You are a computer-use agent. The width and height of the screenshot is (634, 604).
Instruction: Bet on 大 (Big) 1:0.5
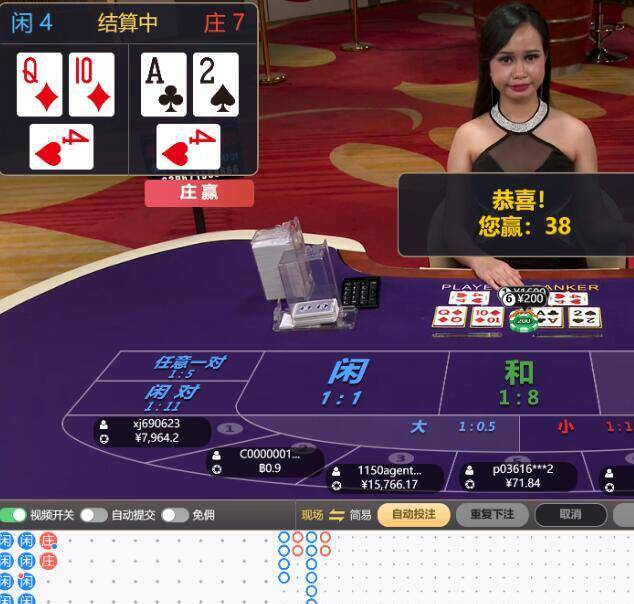450,427
